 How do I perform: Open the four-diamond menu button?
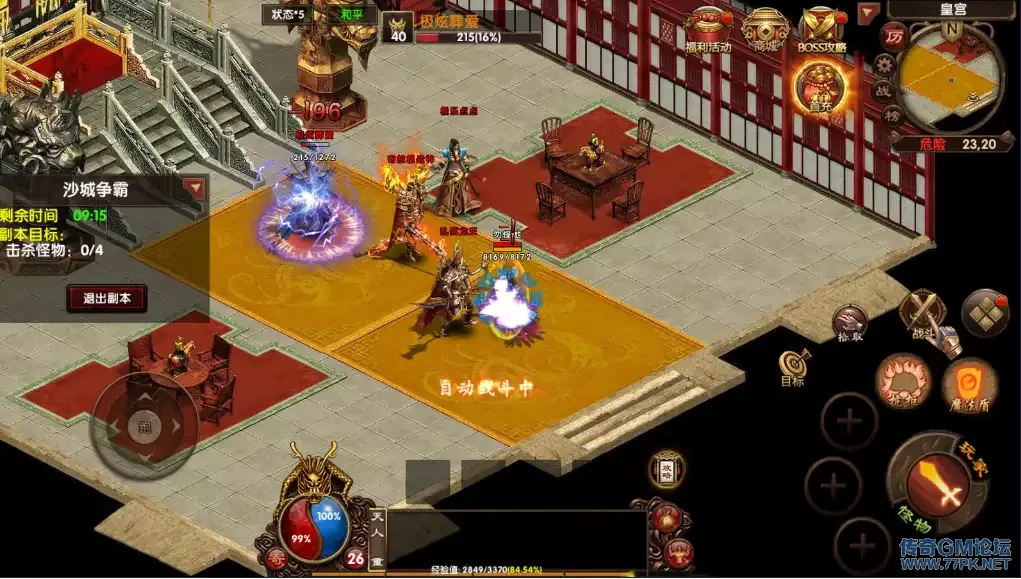985,313
